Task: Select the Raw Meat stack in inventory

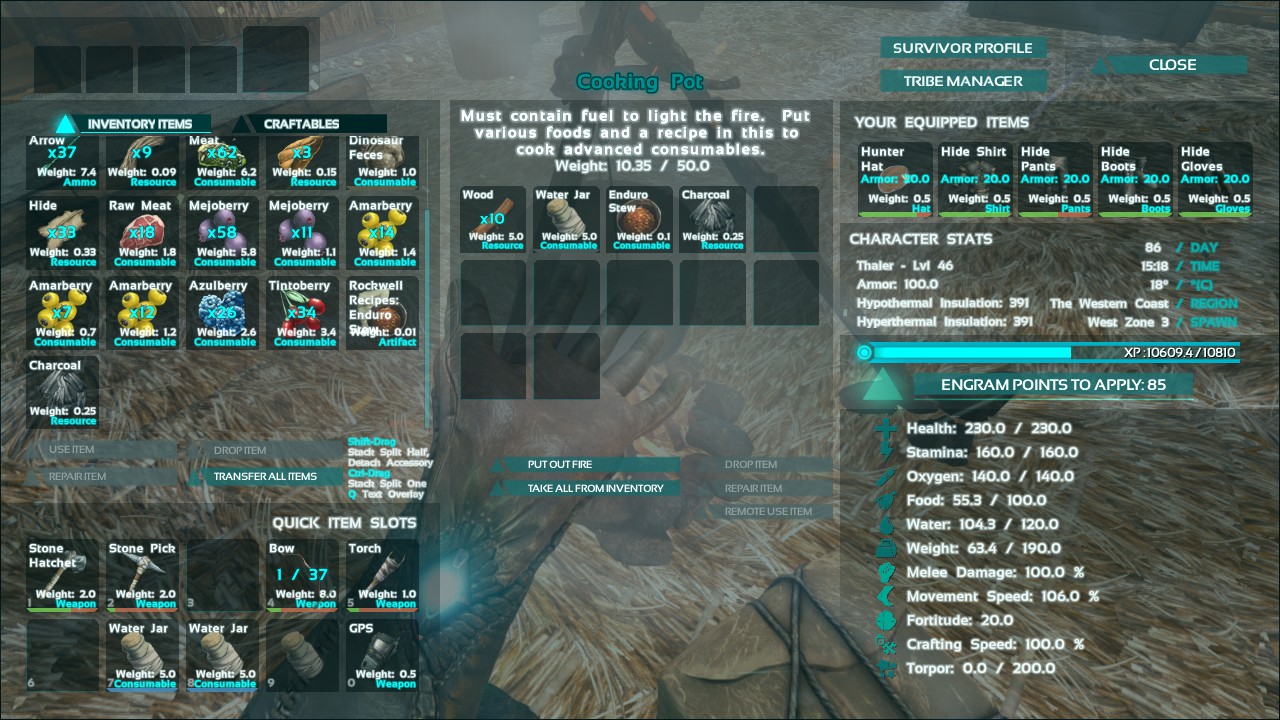Action: coord(143,233)
